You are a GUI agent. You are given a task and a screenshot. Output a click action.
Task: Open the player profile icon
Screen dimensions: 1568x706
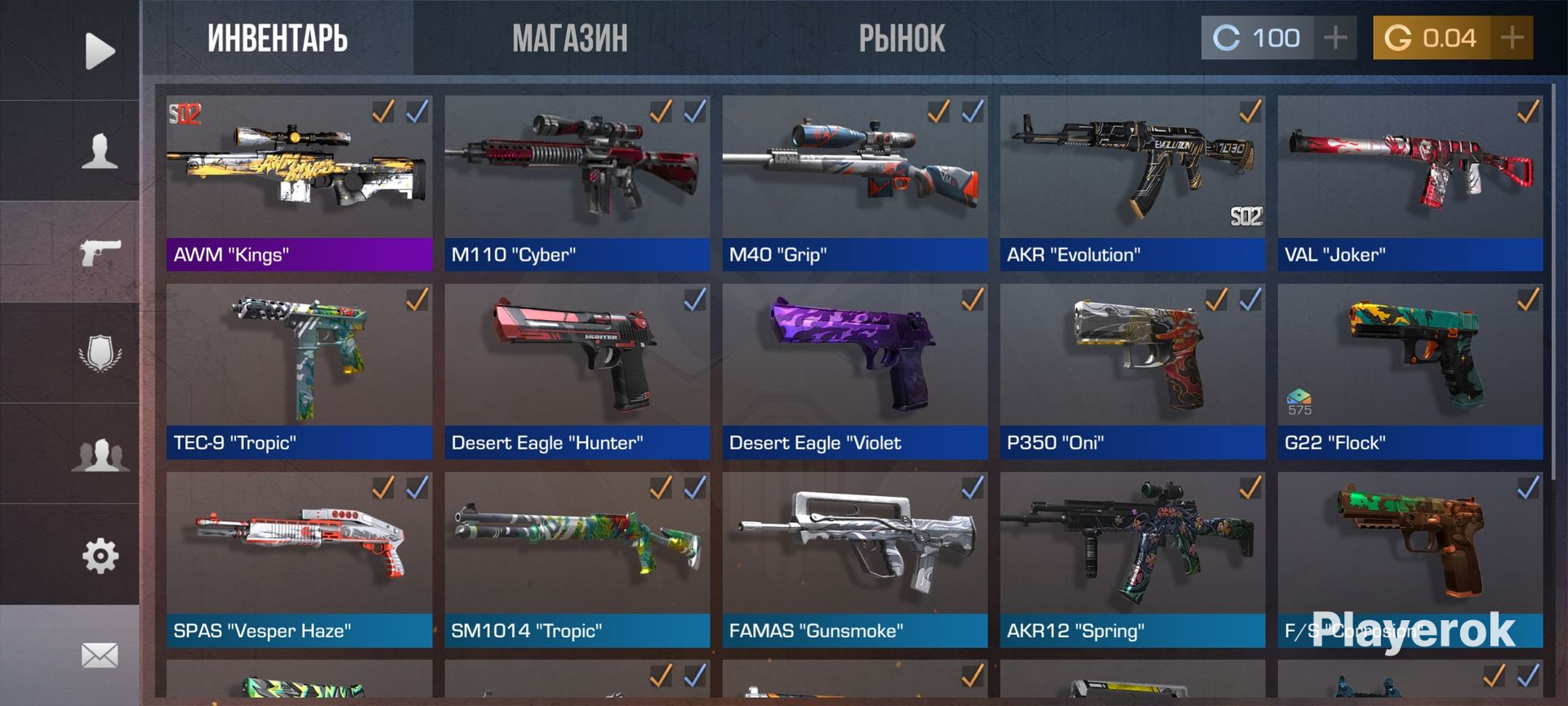pyautogui.click(x=100, y=151)
